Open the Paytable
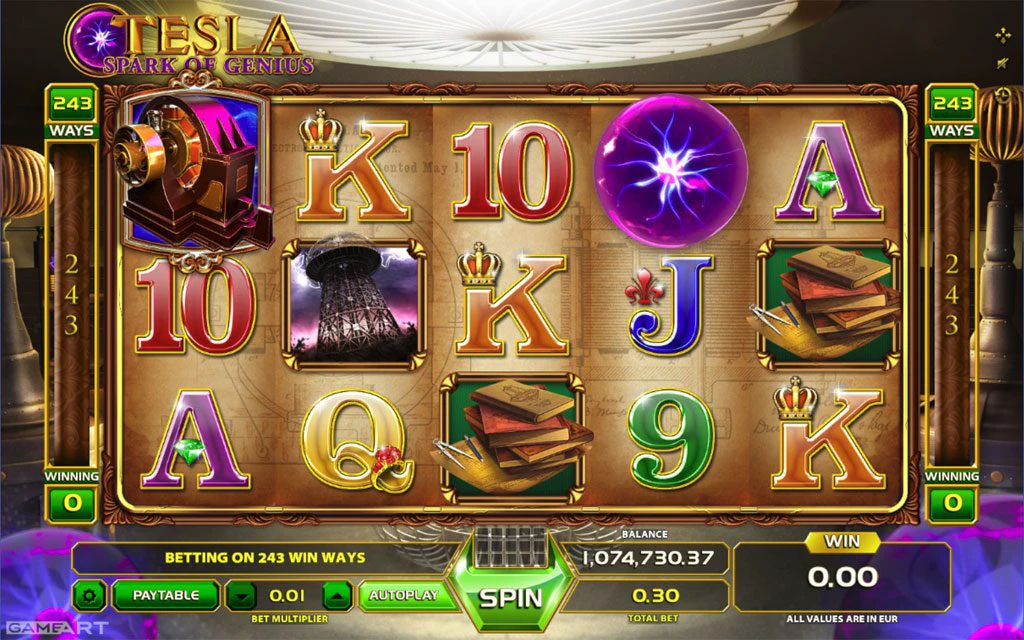This screenshot has height=640, width=1024. pos(165,595)
